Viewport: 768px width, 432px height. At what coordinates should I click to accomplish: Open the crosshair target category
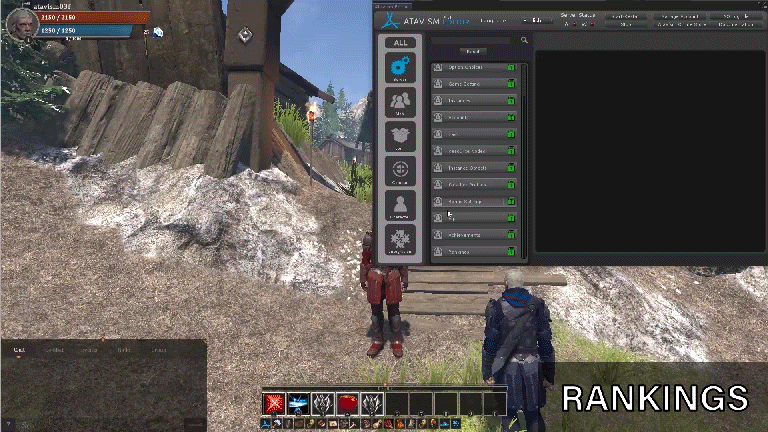click(400, 171)
